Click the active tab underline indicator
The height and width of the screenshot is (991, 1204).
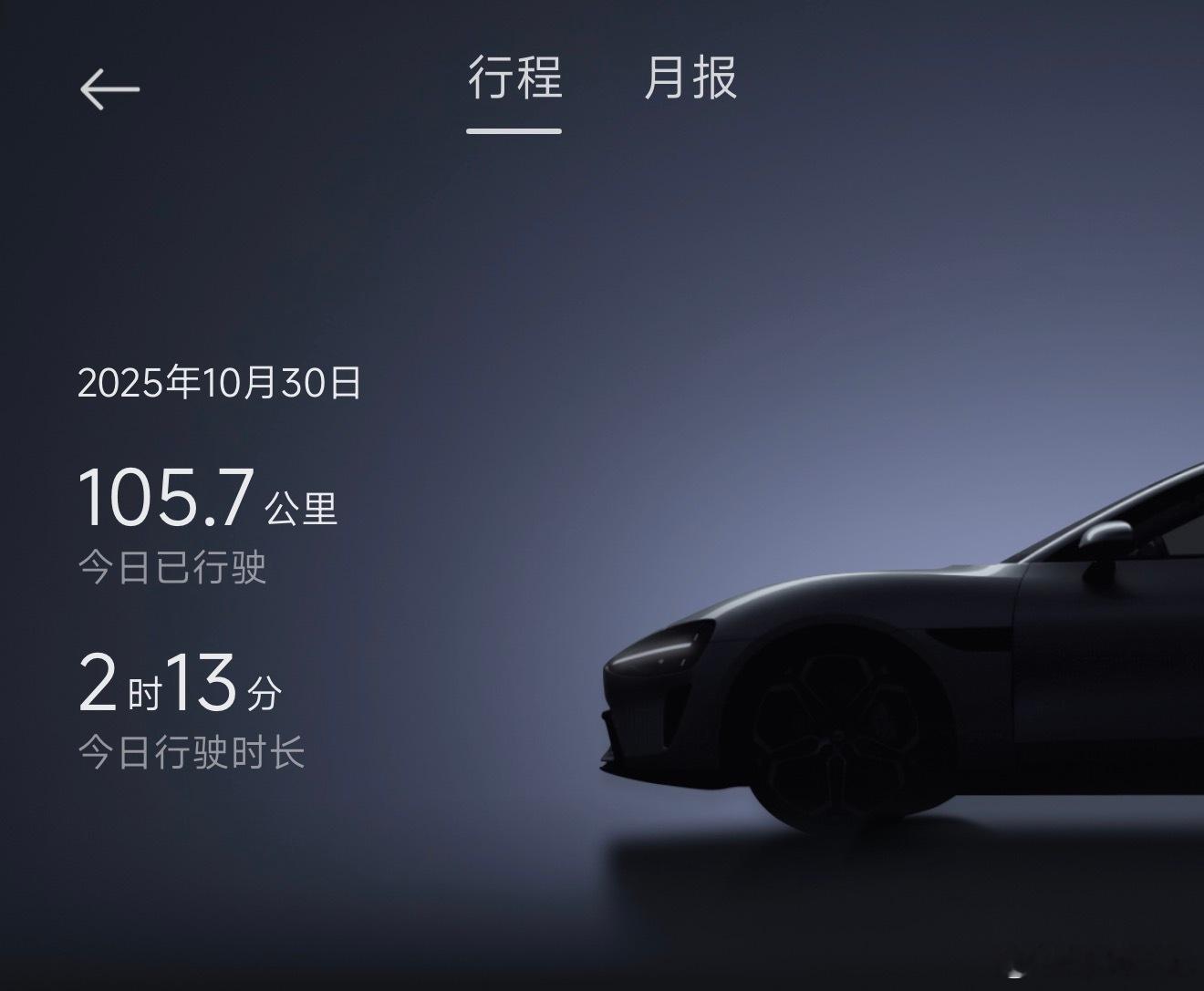click(x=514, y=132)
